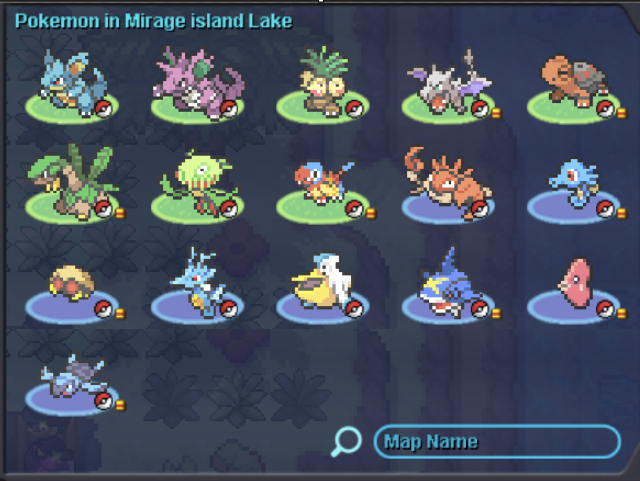This screenshot has width=640, height=481.
Task: Select the Pelipper entry
Action: click(320, 284)
